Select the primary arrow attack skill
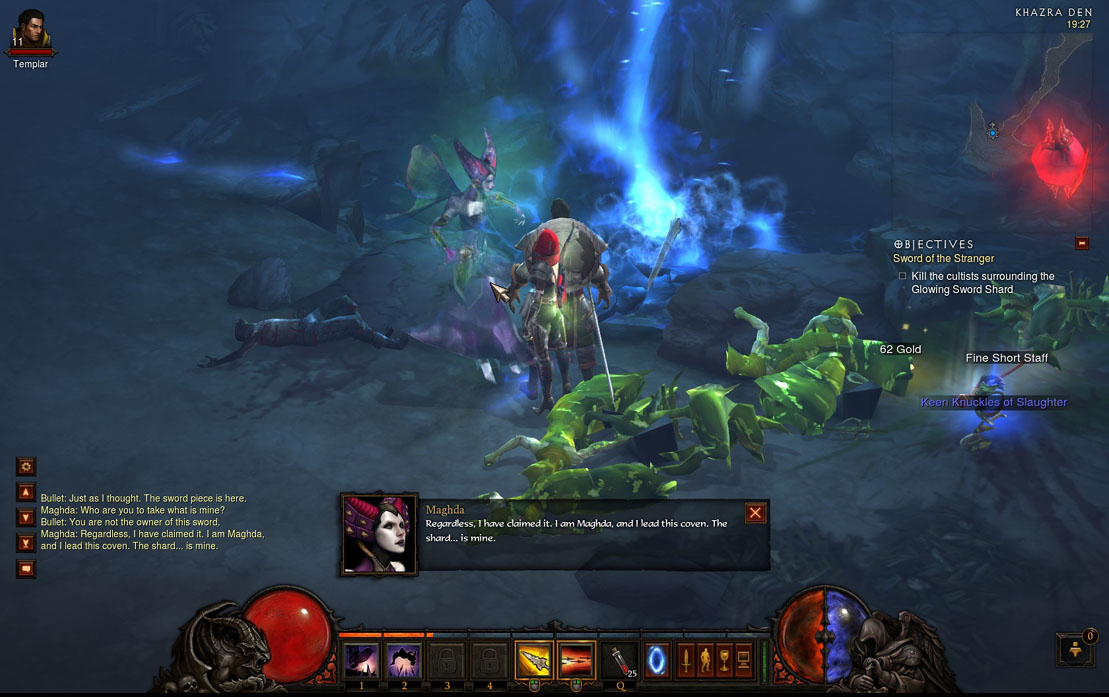 click(x=533, y=660)
